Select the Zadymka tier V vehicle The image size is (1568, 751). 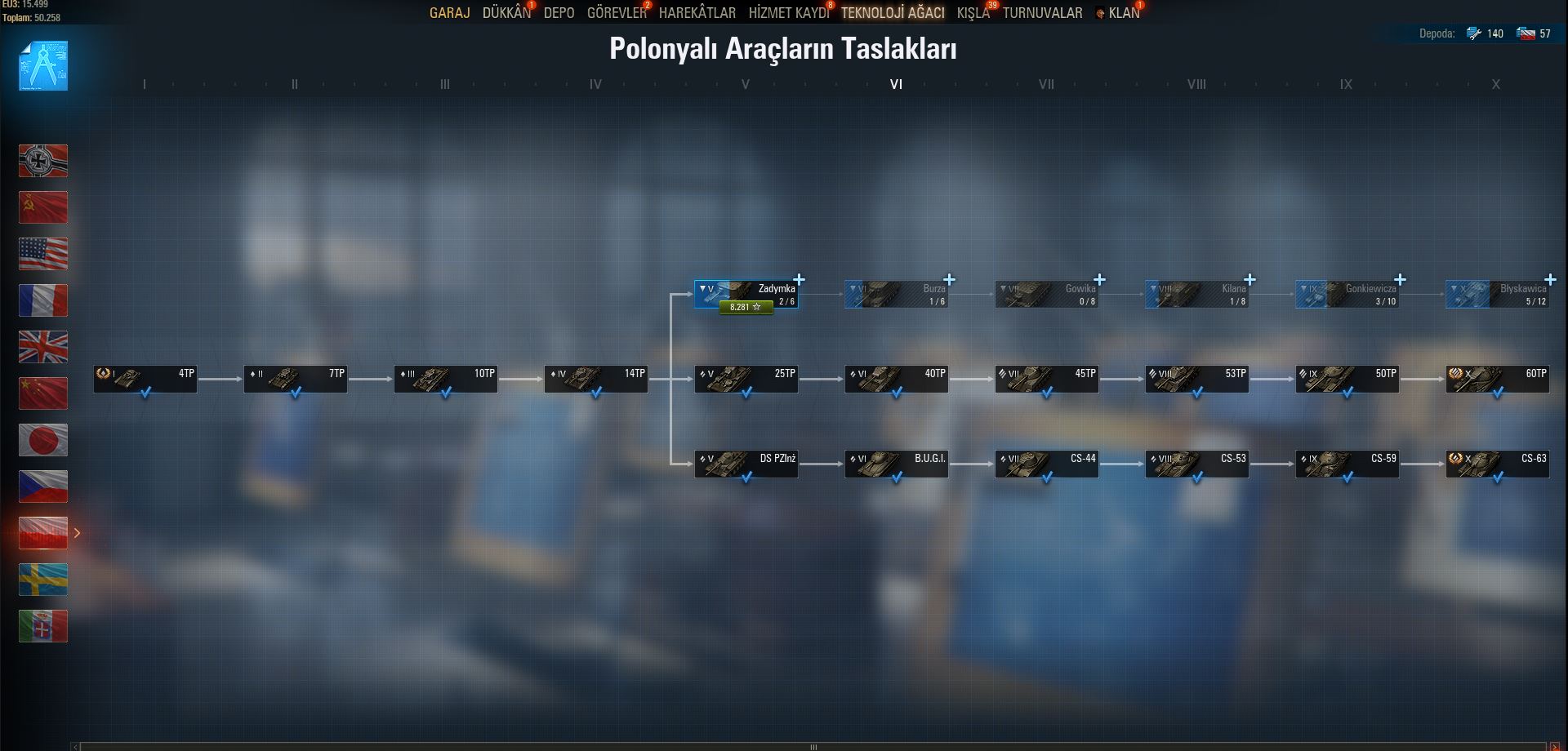click(x=746, y=292)
